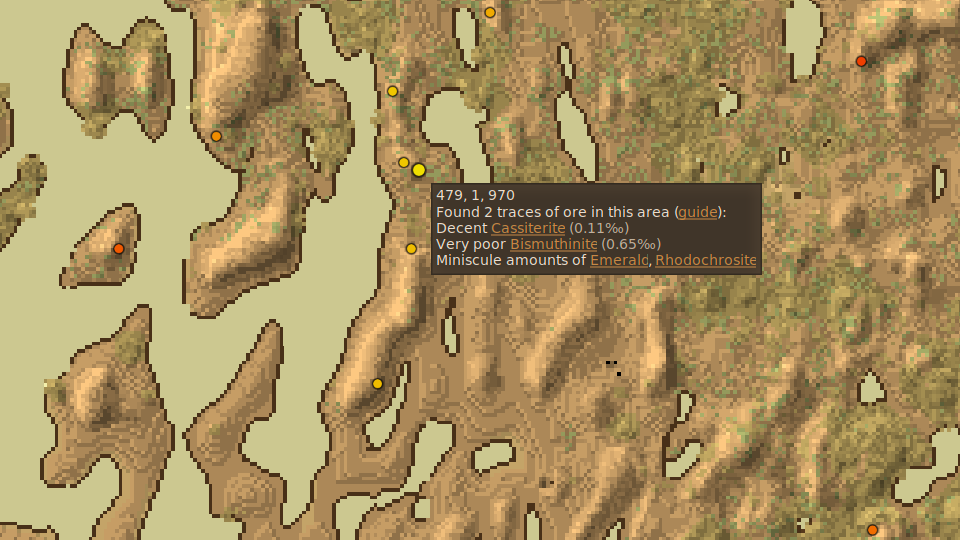960x540 pixels.
Task: Select the red waypoint on the small island
Action: tap(119, 248)
